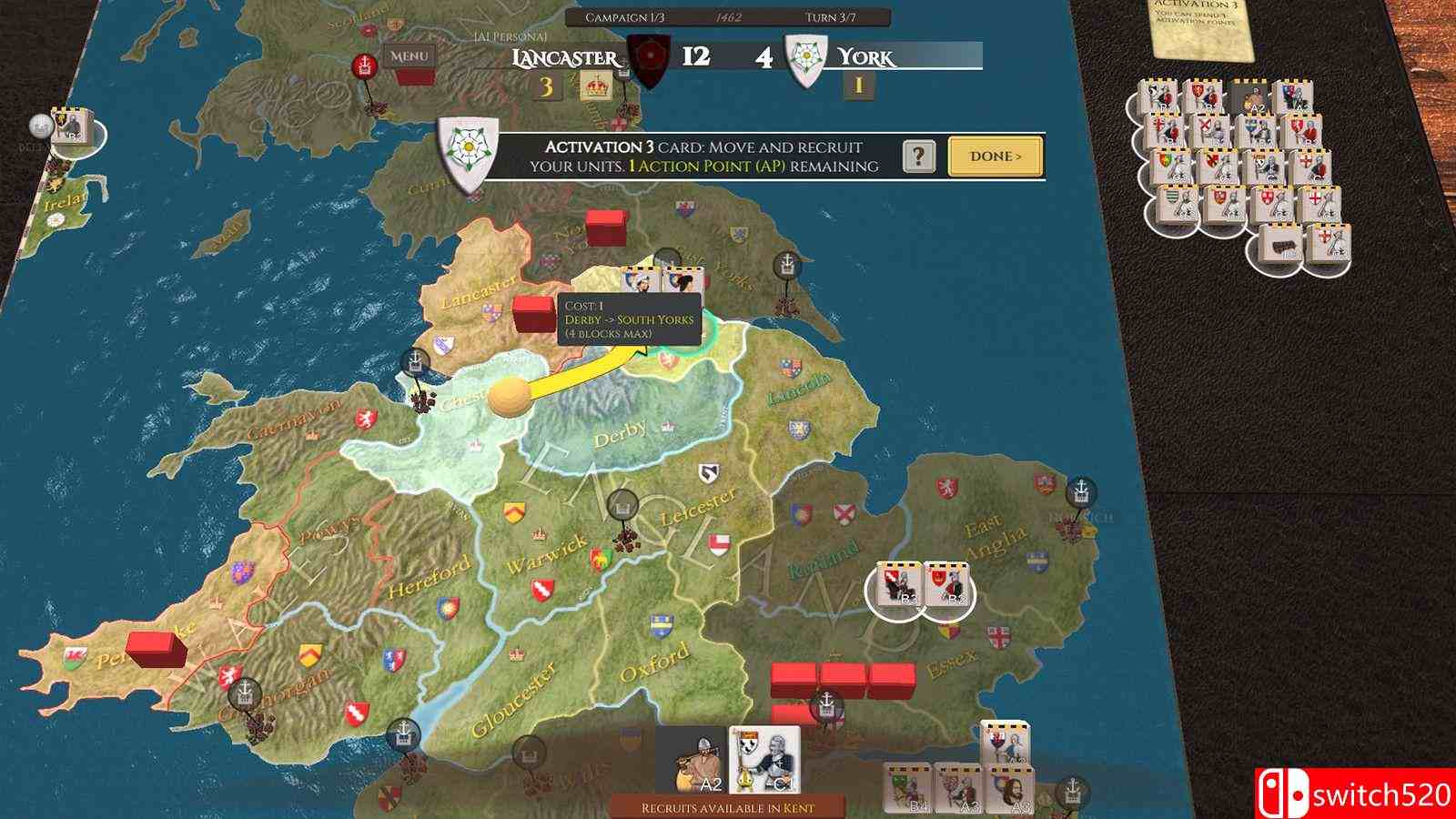View the Activation 3 card
The image size is (1456, 819).
click(x=1201, y=27)
